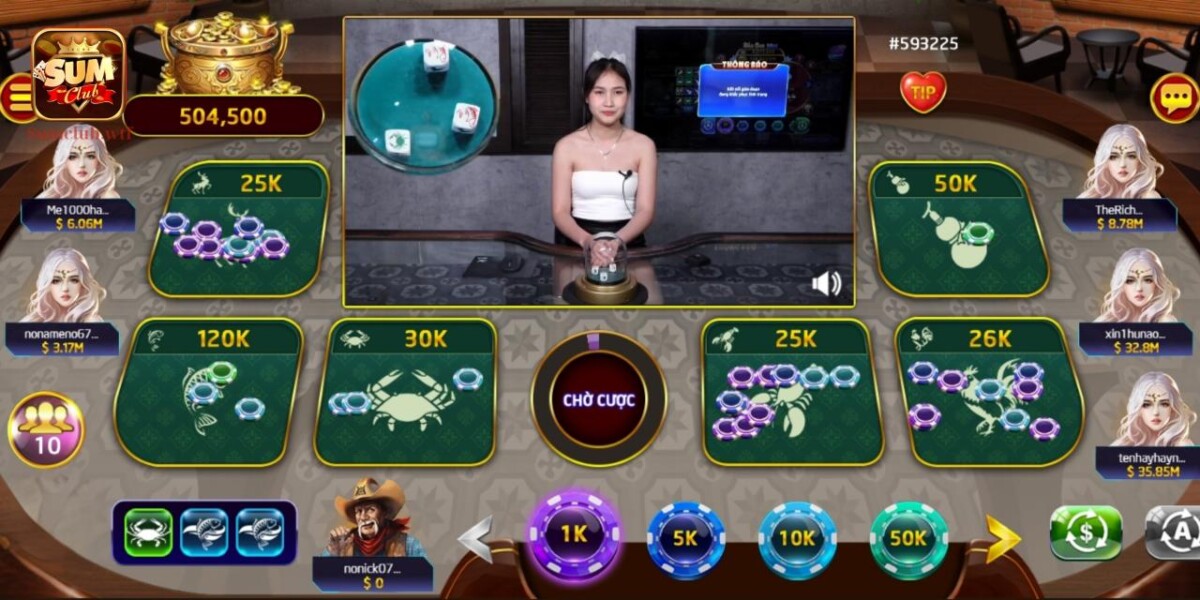The height and width of the screenshot is (600, 1200).
Task: Select the 1K purple chip
Action: (573, 535)
